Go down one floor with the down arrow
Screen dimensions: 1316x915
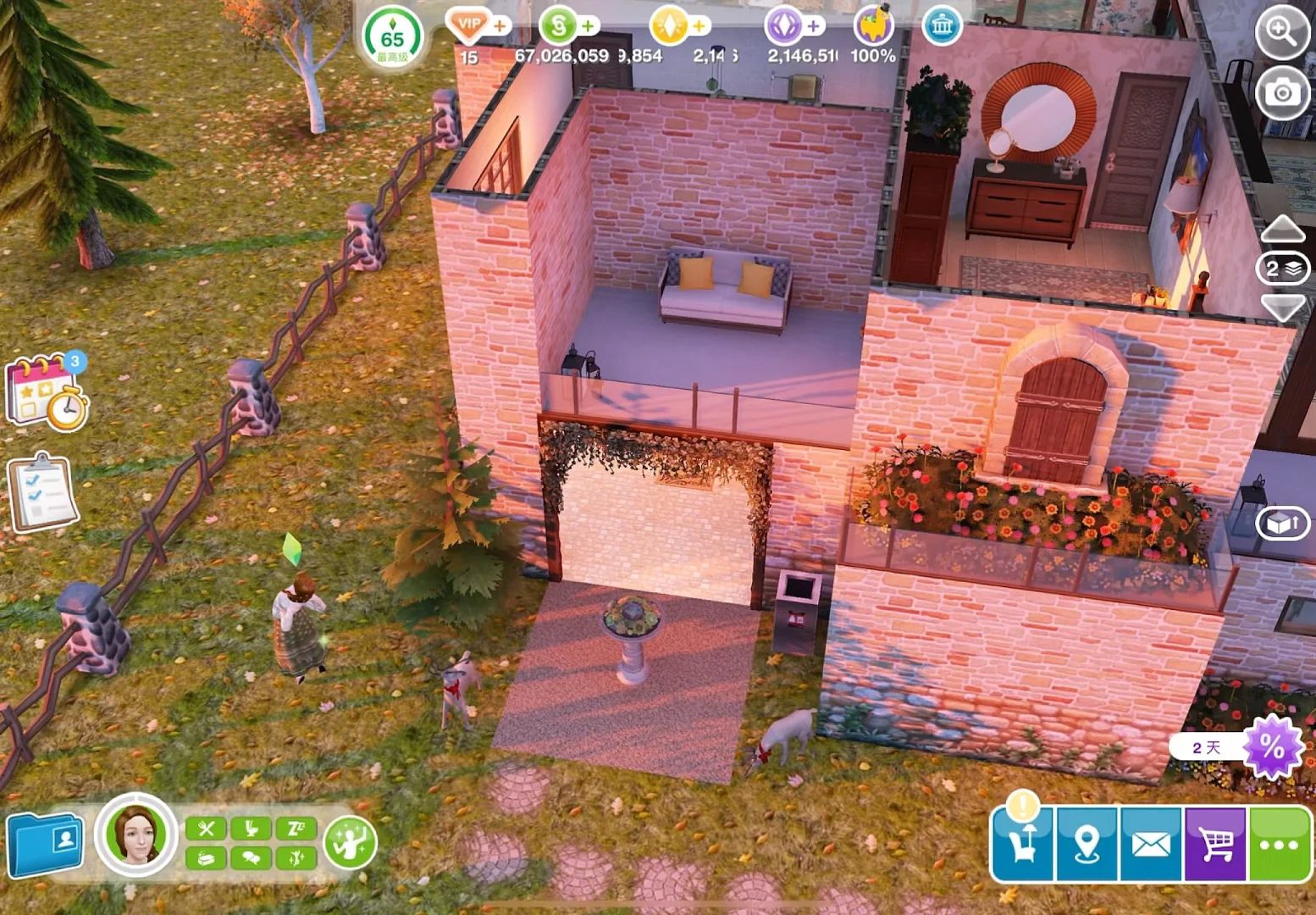1283,307
